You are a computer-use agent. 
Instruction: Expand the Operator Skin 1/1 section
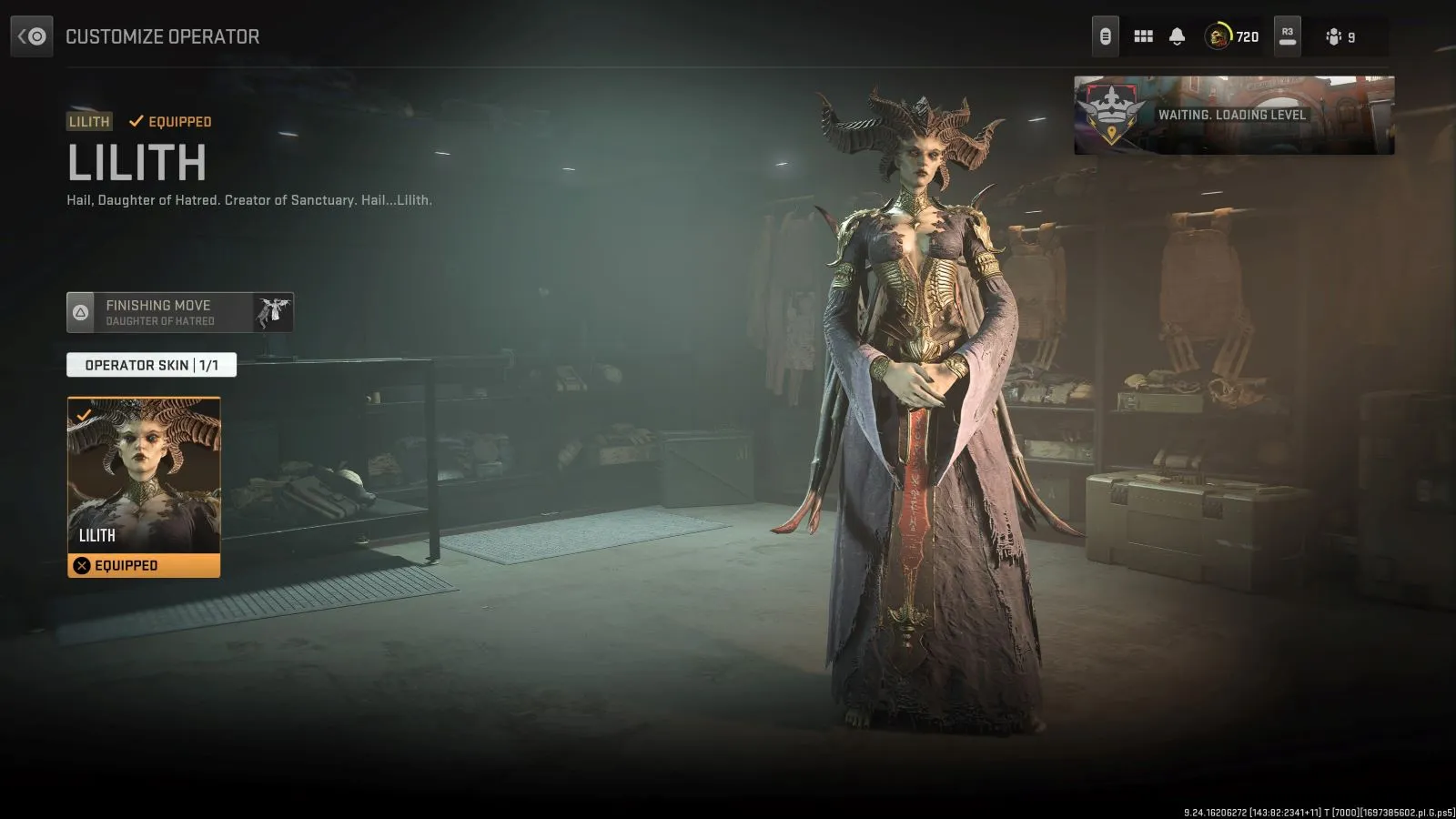(x=149, y=365)
